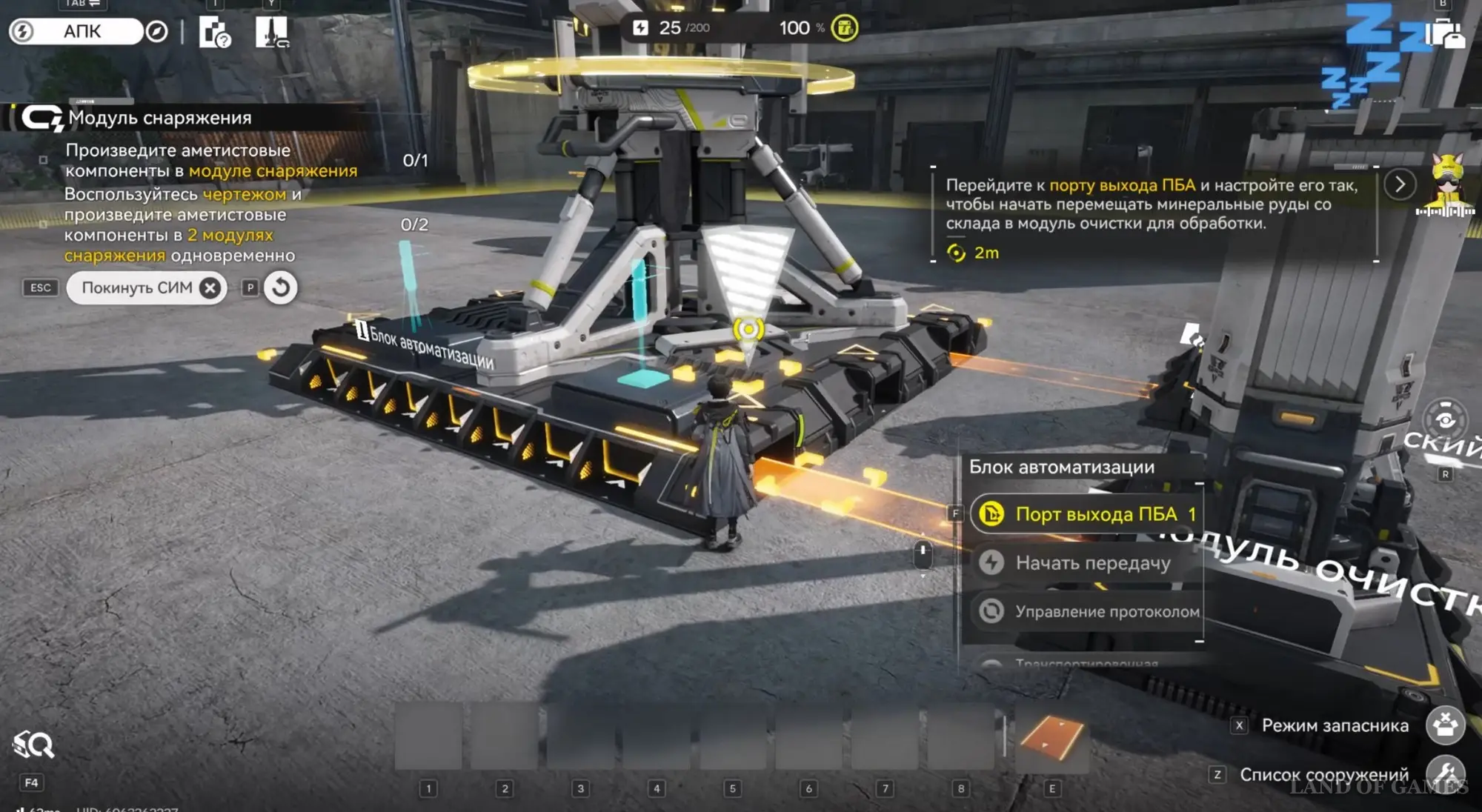
Task: Restart simulation with the circular arrow button
Action: point(281,287)
